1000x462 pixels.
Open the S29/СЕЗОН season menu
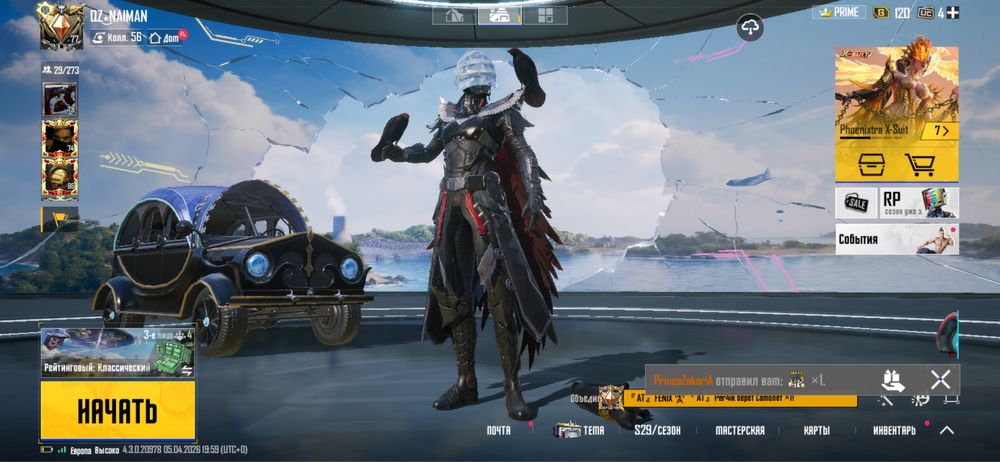pyautogui.click(x=657, y=431)
